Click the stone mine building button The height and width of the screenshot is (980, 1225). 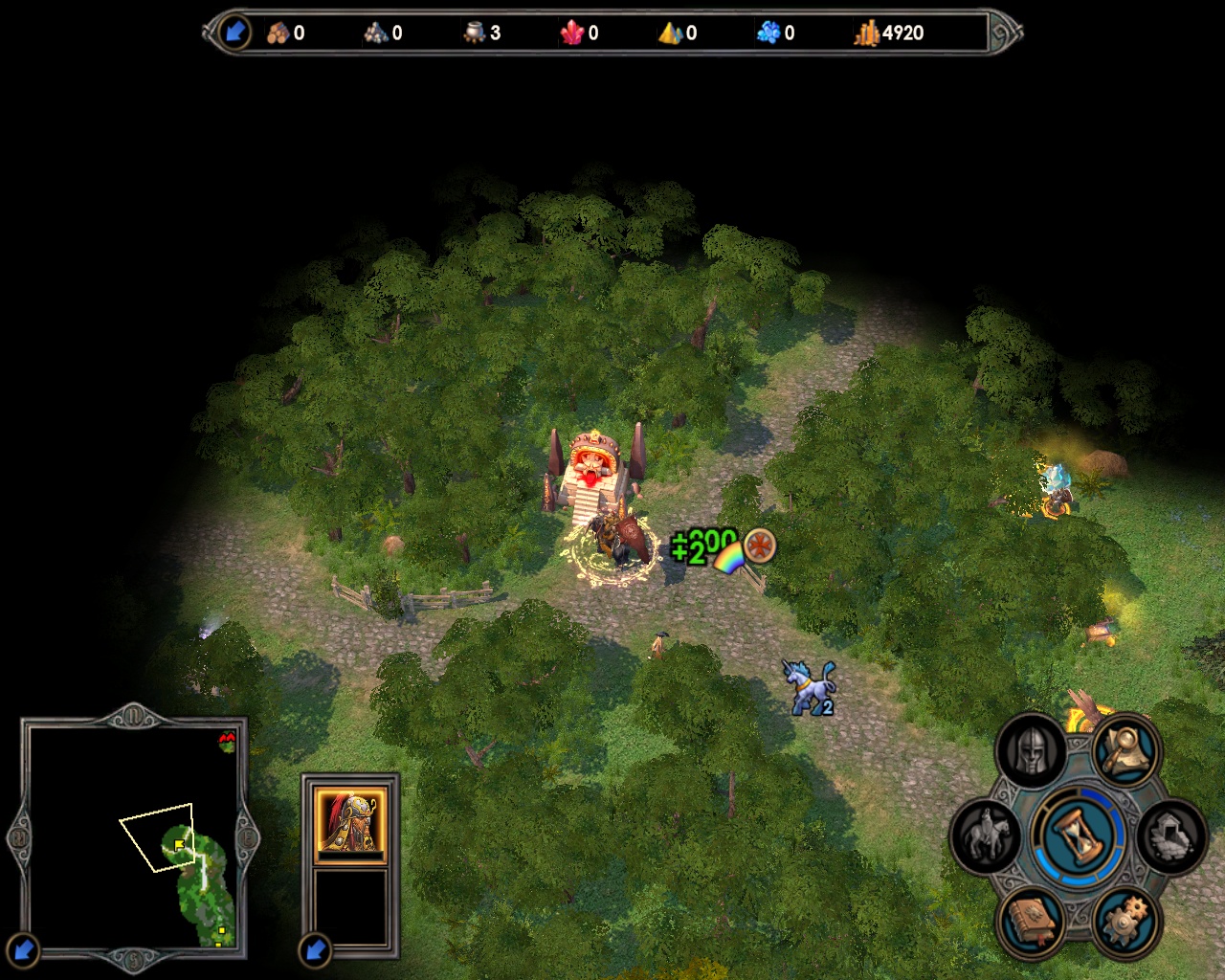tap(1172, 835)
